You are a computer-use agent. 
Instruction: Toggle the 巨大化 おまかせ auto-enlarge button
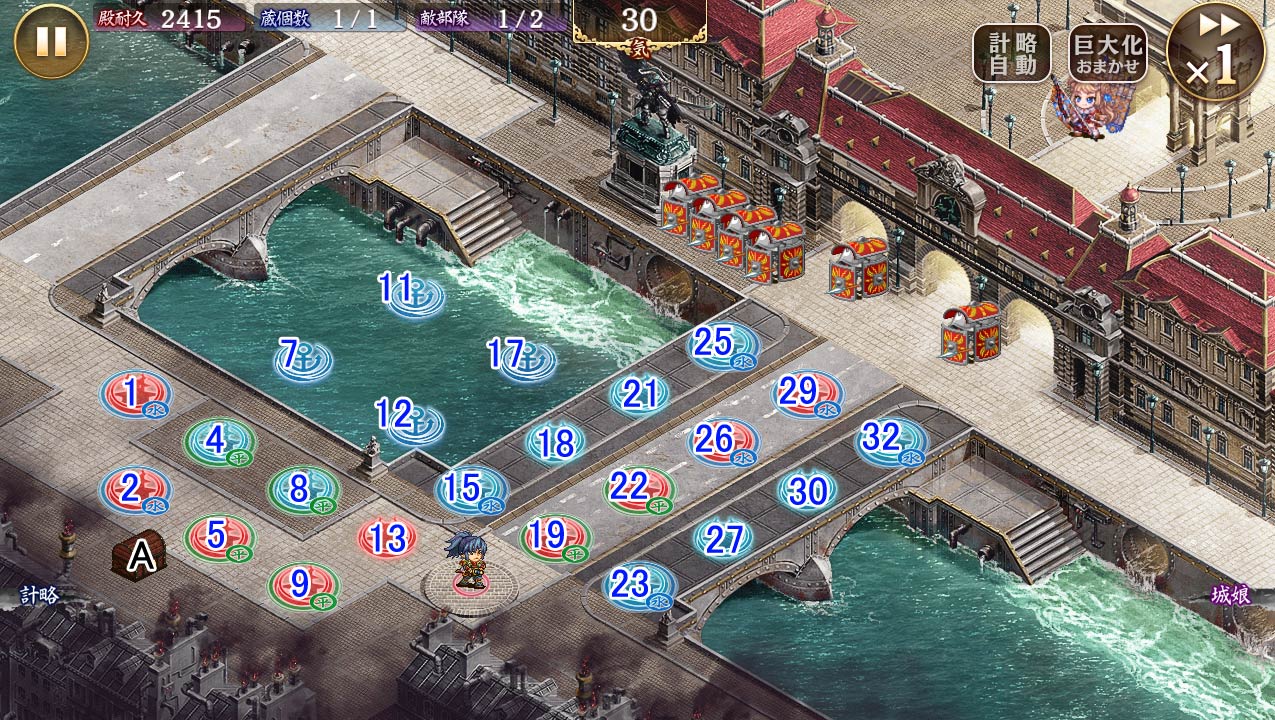point(1107,53)
